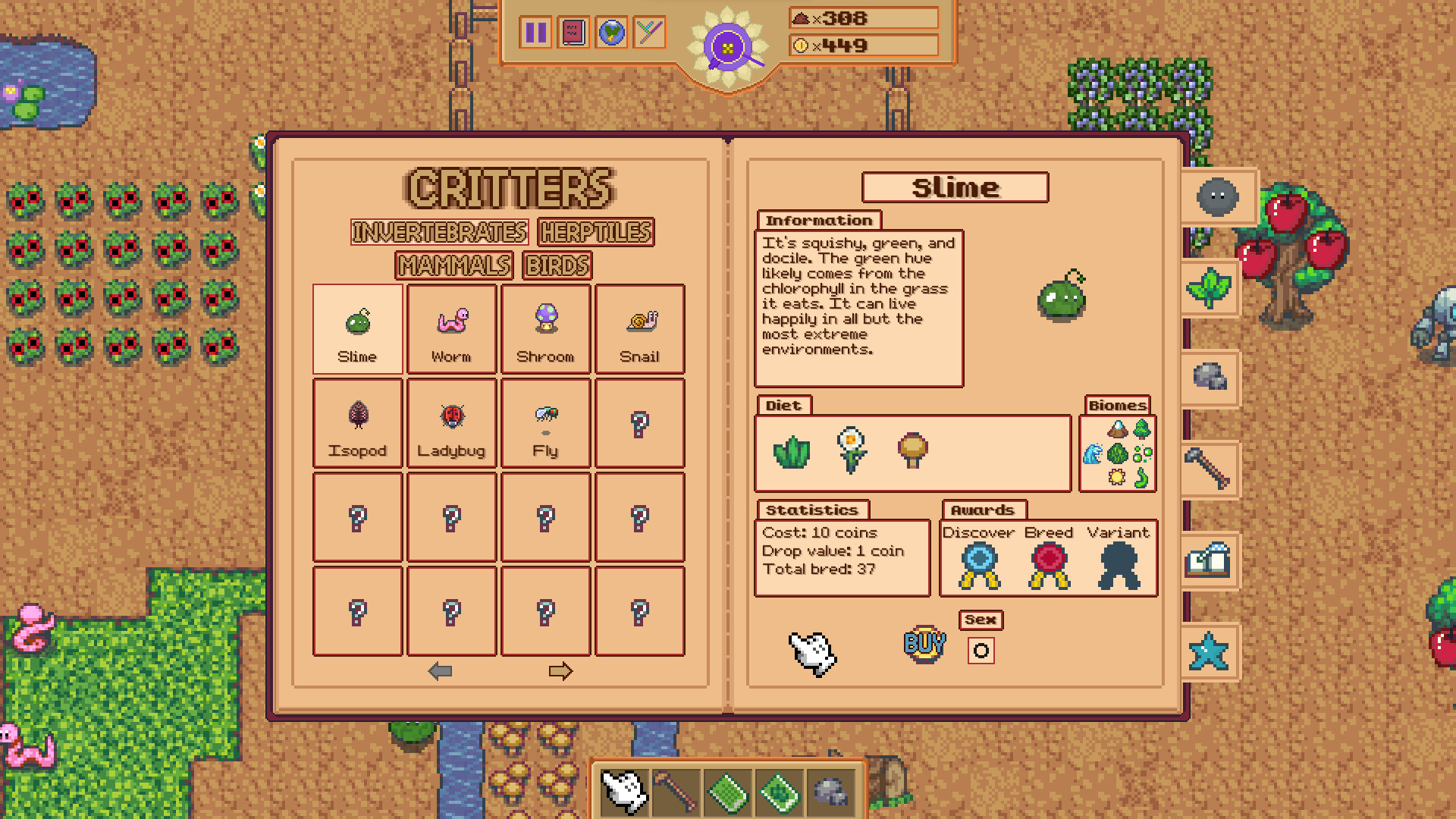The height and width of the screenshot is (819, 1456).
Task: Select the Slime entry in the critter grid
Action: tap(356, 328)
